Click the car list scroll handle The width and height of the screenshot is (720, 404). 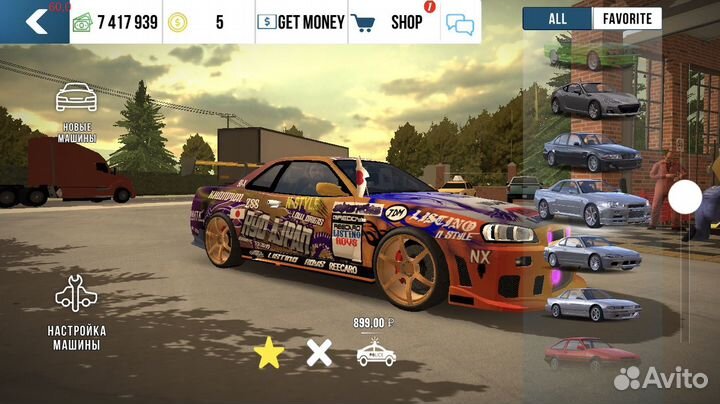685,197
